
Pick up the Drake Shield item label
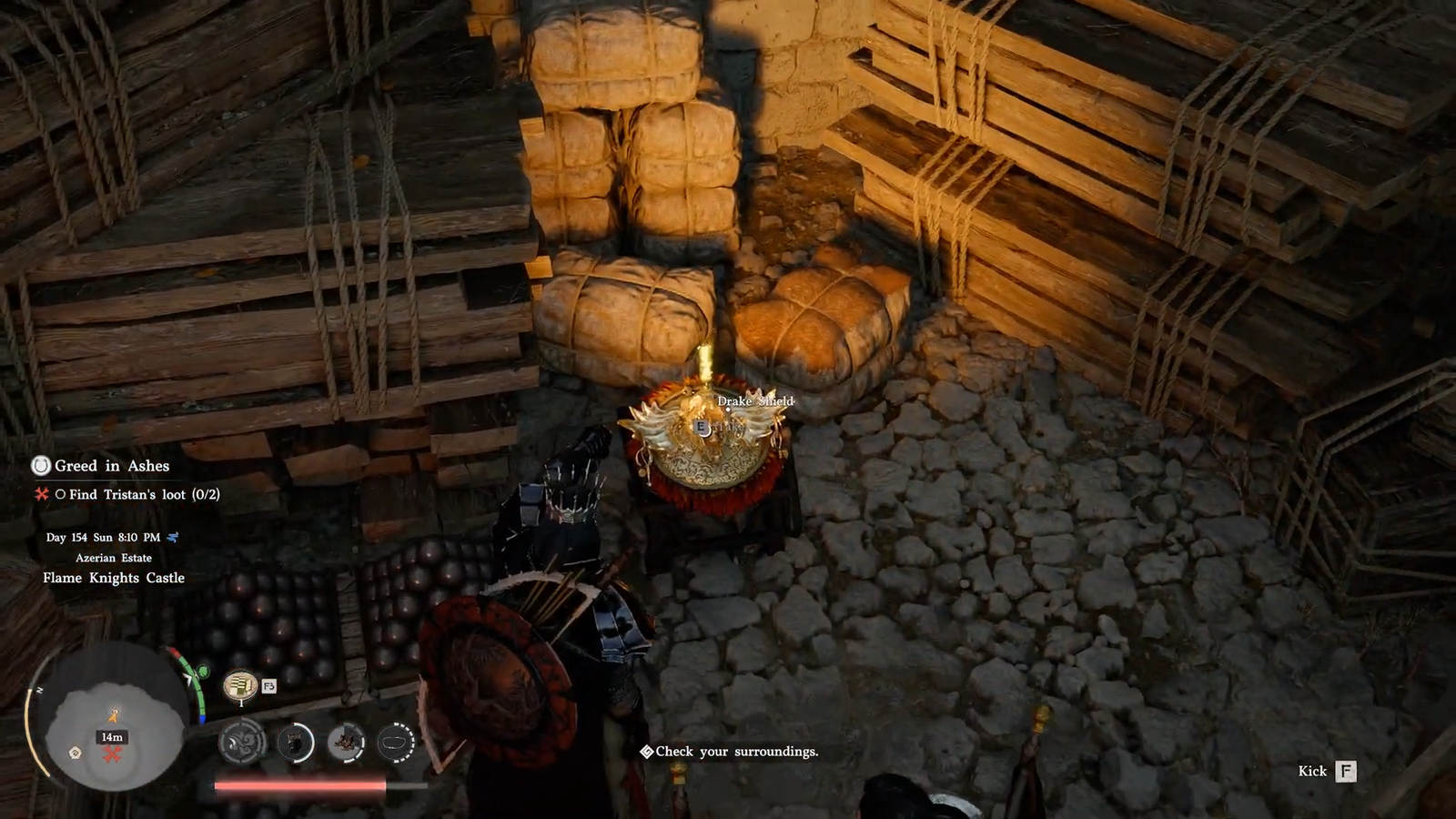click(755, 401)
